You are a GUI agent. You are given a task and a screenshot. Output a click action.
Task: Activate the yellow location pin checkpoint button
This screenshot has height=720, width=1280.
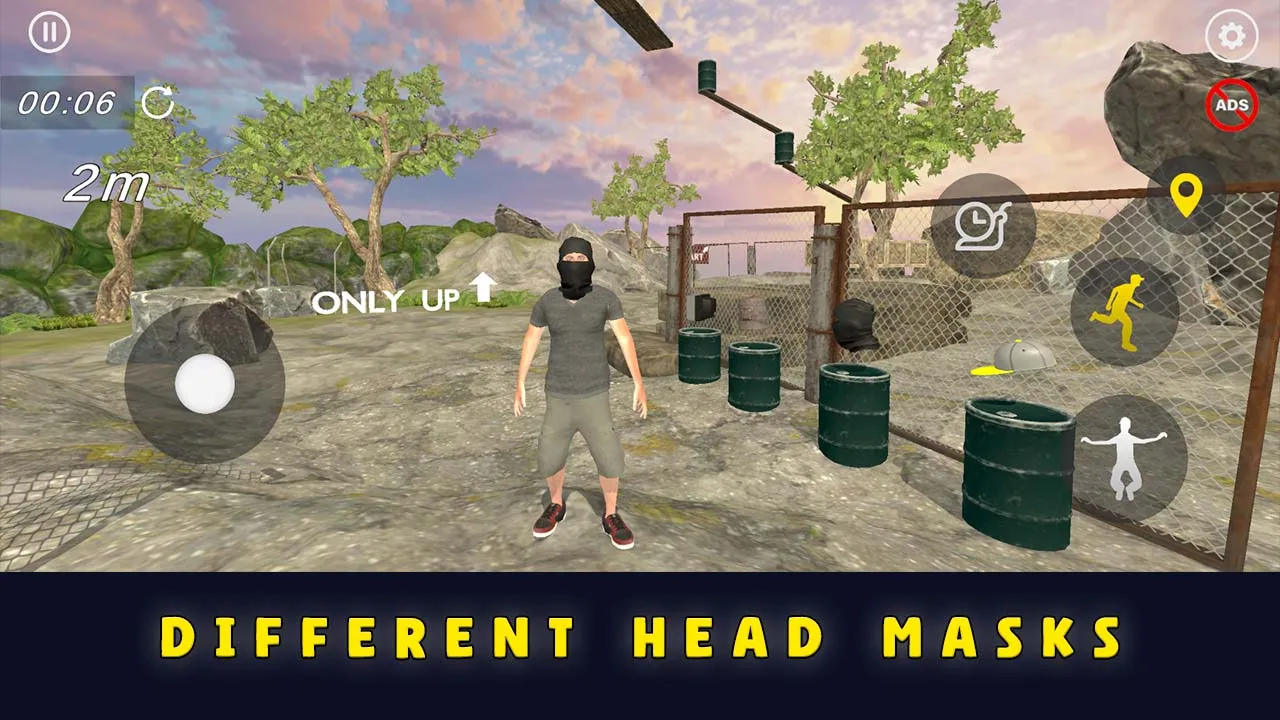click(1186, 196)
